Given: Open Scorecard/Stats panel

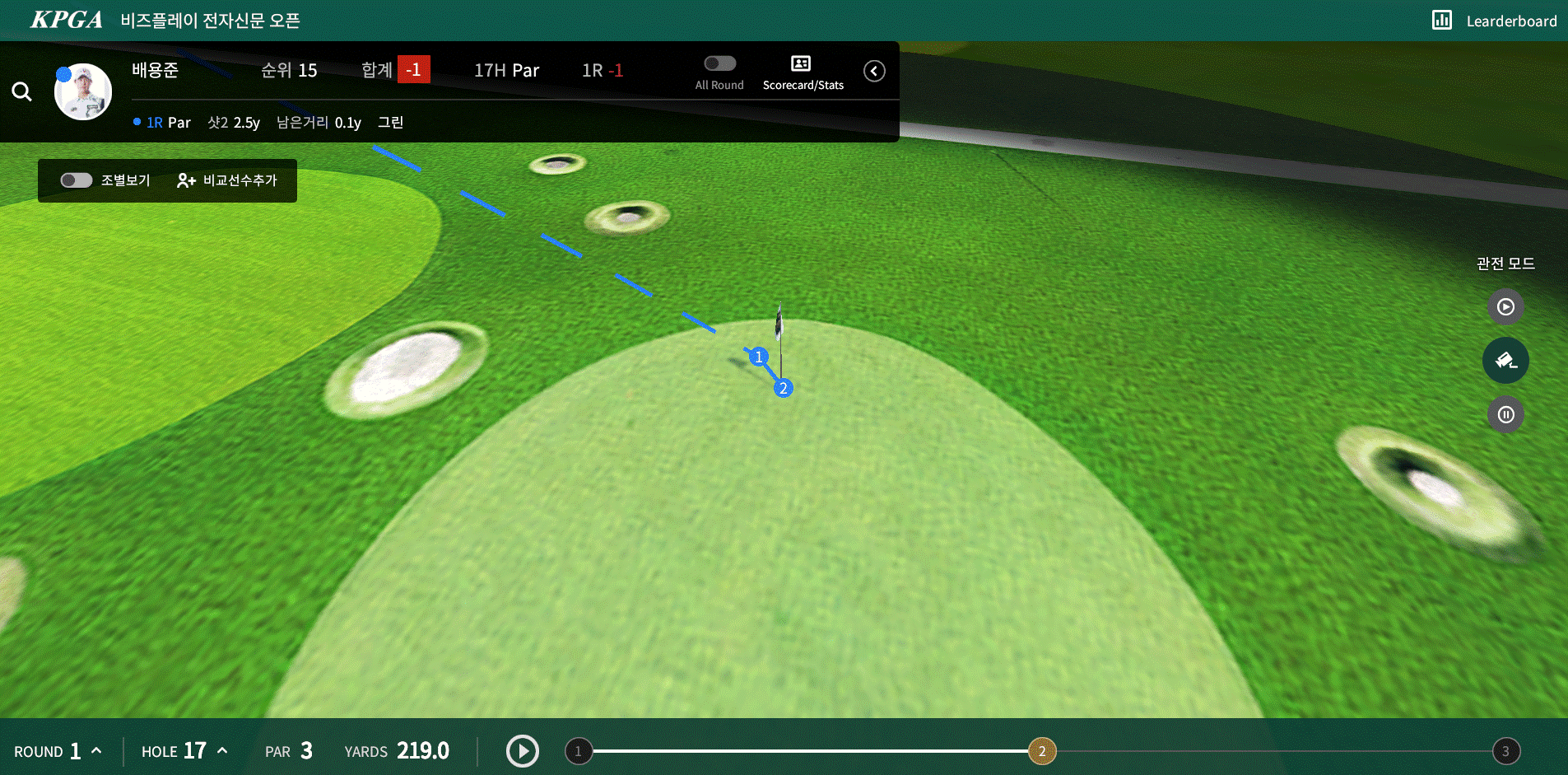Looking at the screenshot, I should pyautogui.click(x=803, y=72).
